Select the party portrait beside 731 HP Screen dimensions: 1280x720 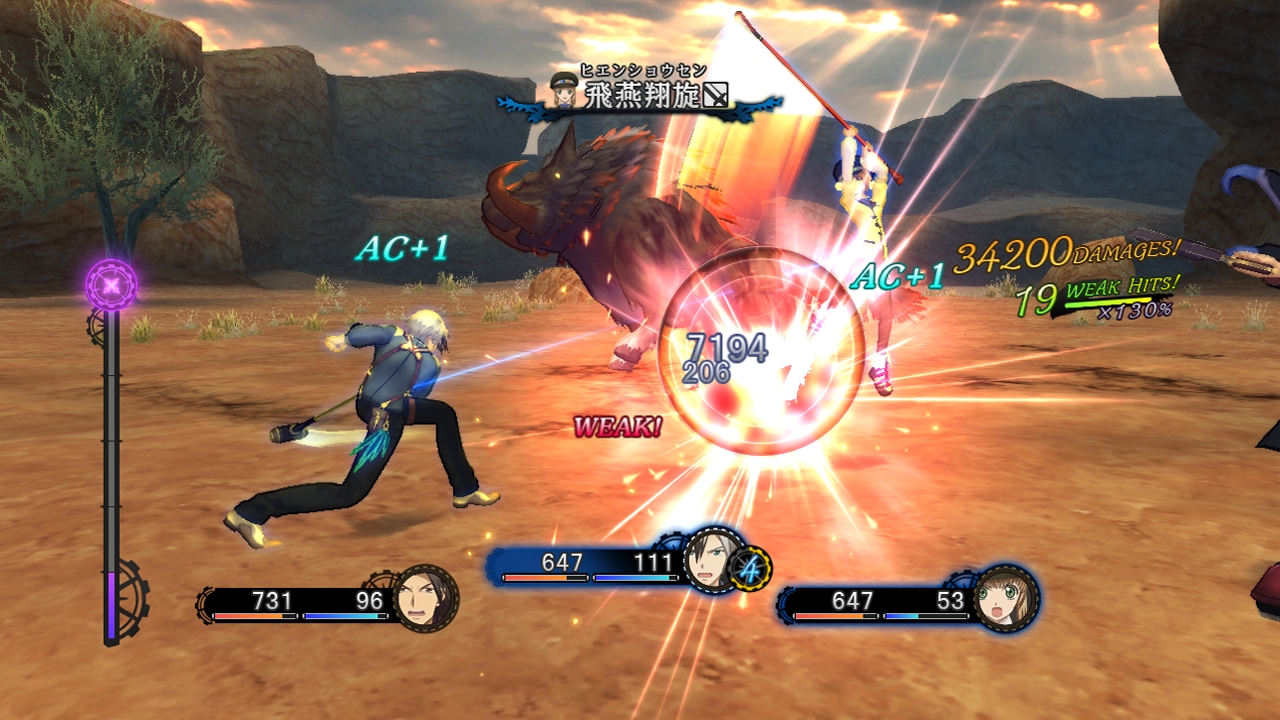point(426,600)
